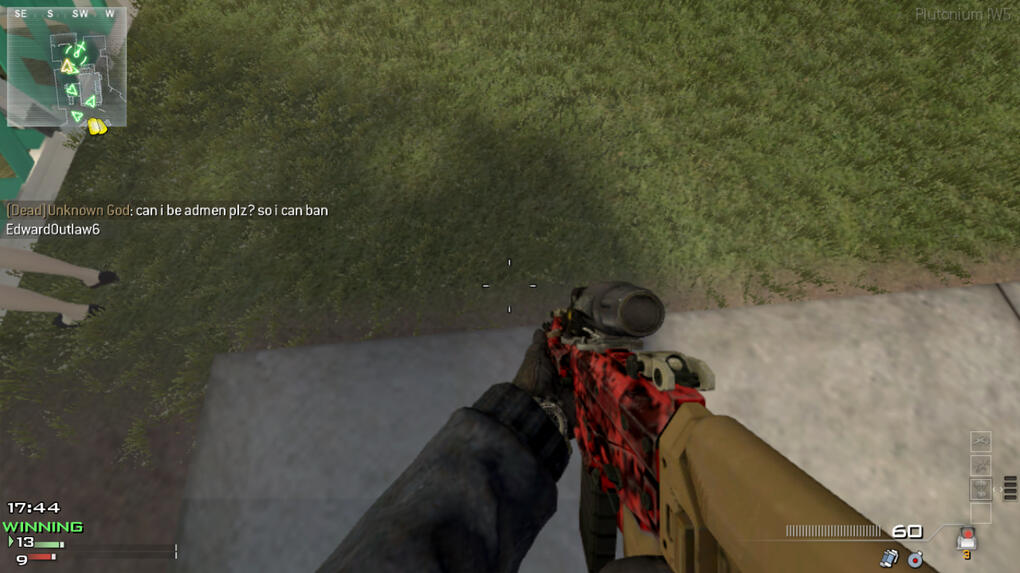Select the blue tactical grenade icon
This screenshot has width=1020, height=573.
[x=889, y=558]
